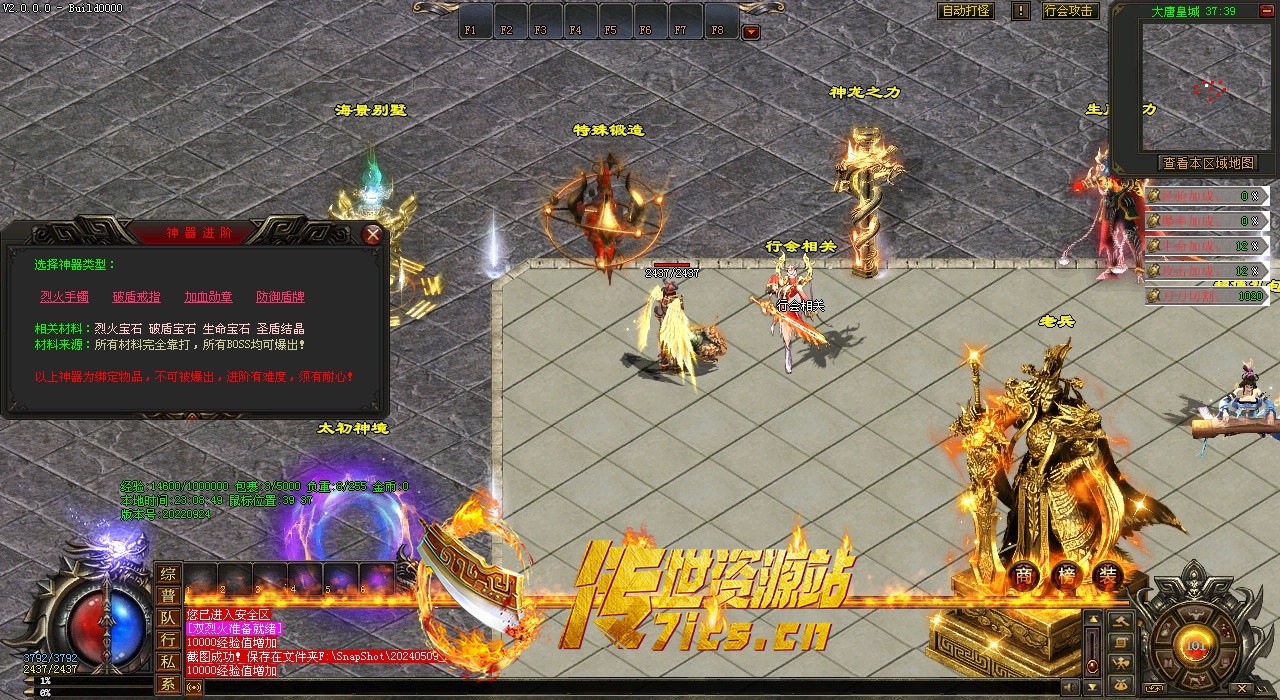Select the 私 private chat tab

[169, 662]
